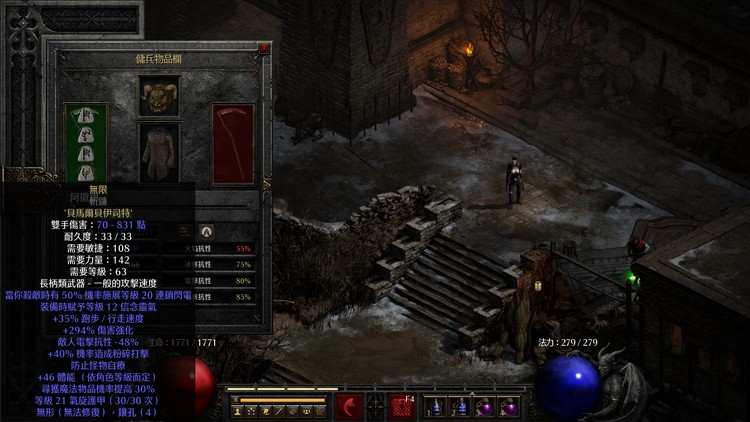Close the mercenary inventory panel
Viewport: 750px width, 422px height.
264,48
